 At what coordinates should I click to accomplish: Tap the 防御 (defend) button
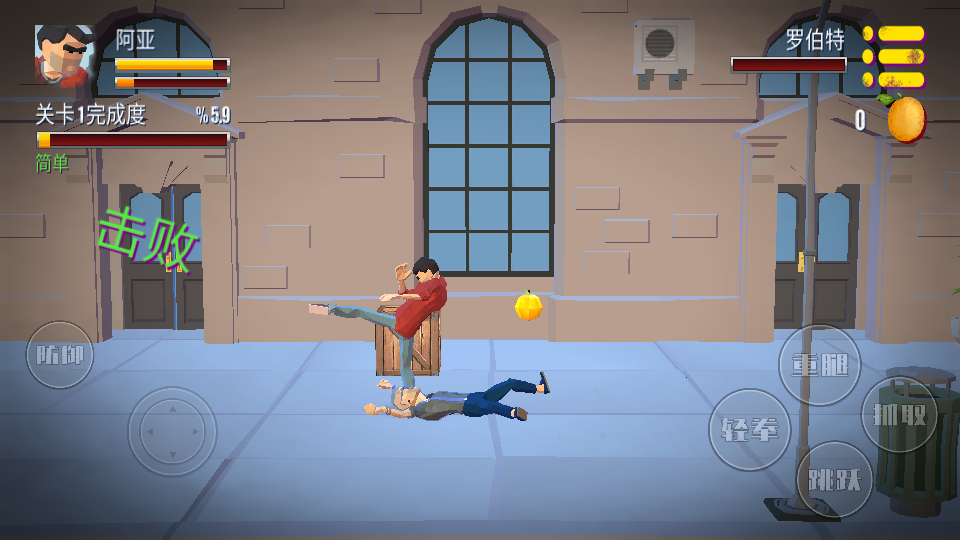tap(60, 355)
